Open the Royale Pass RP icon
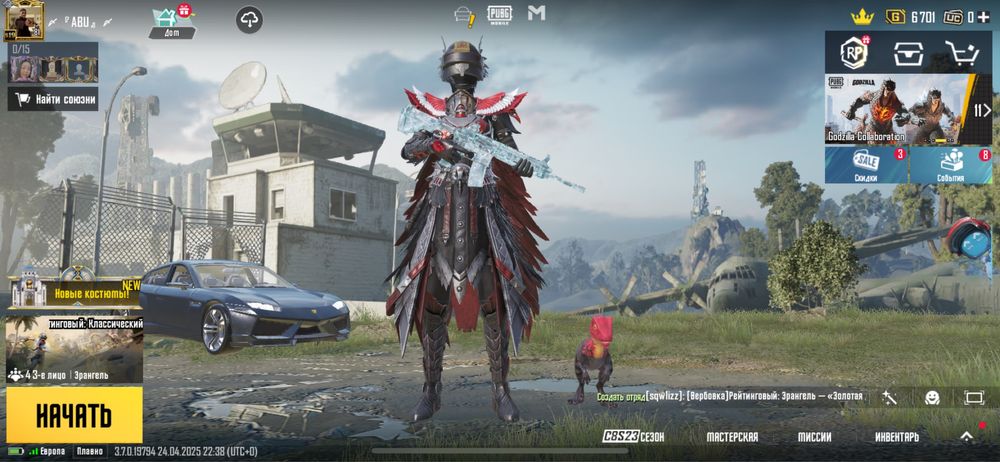This screenshot has width=1000, height=462. (853, 52)
